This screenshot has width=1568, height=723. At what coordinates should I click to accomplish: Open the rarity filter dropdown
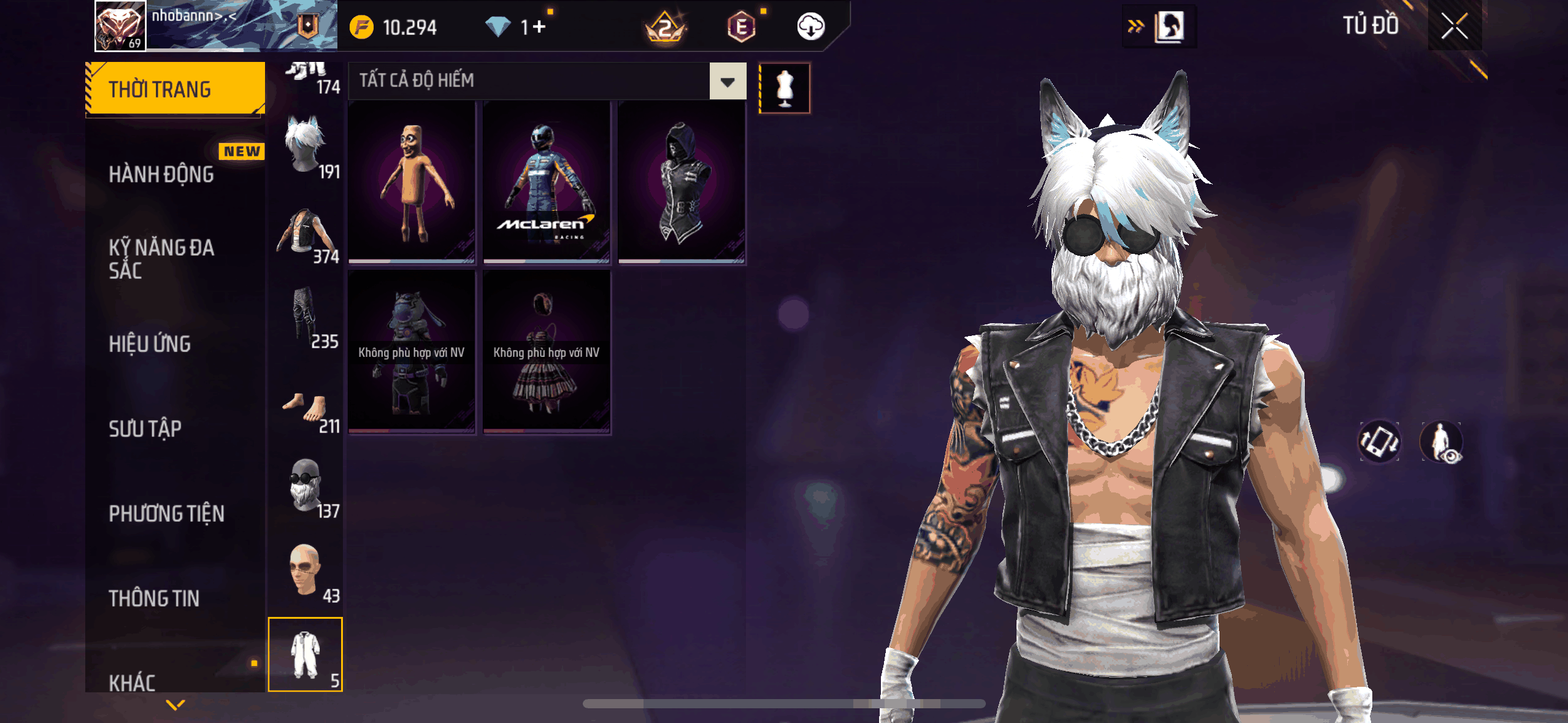[728, 81]
